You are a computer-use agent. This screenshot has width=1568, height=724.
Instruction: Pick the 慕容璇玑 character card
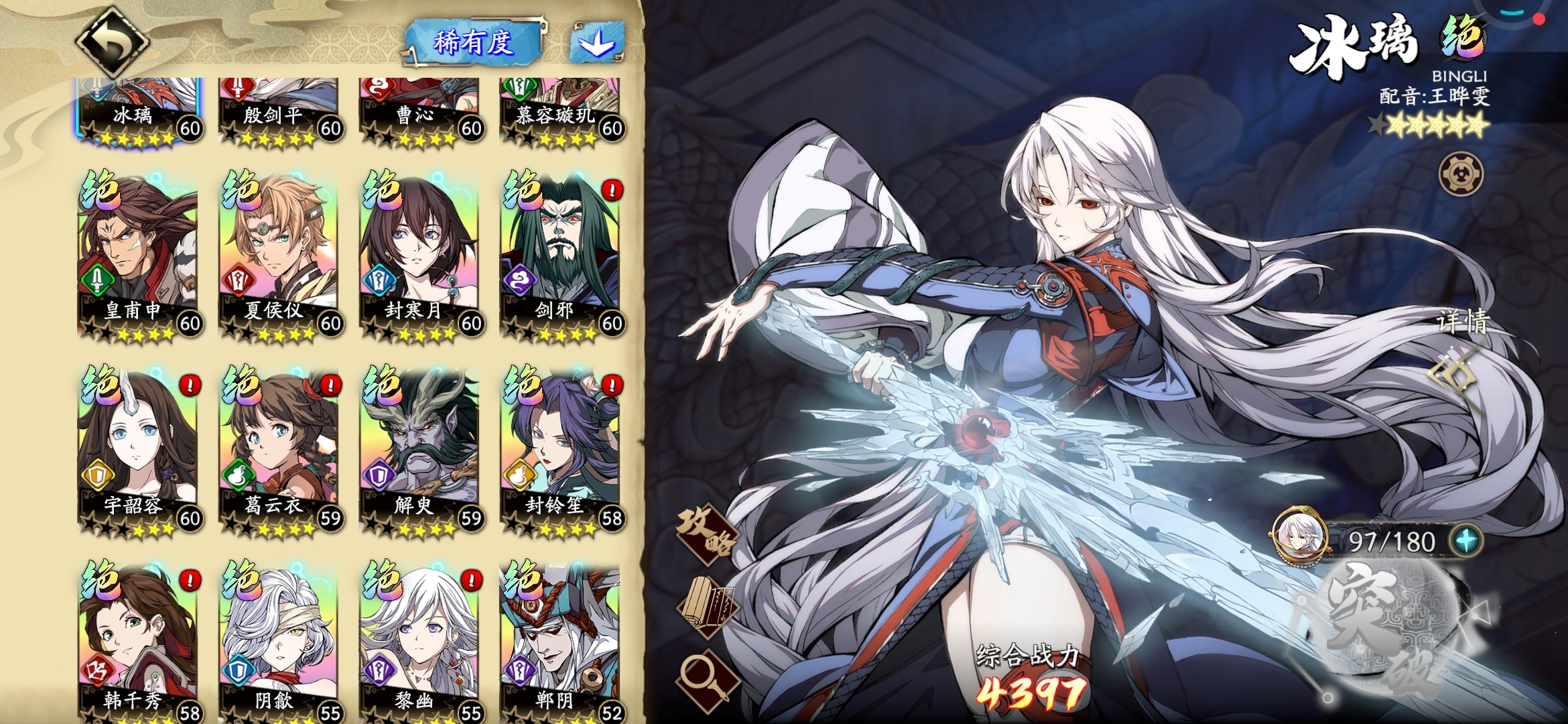(562, 111)
